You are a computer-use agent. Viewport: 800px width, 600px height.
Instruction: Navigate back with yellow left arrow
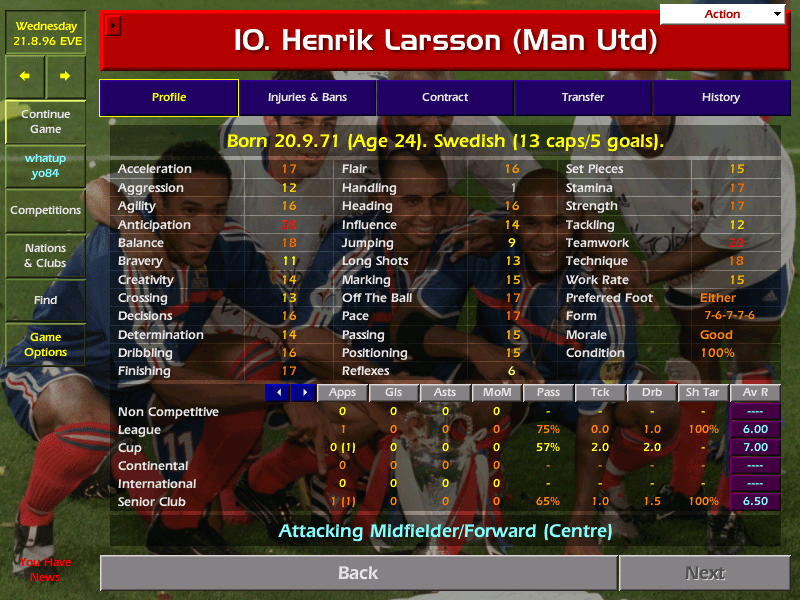(x=25, y=76)
